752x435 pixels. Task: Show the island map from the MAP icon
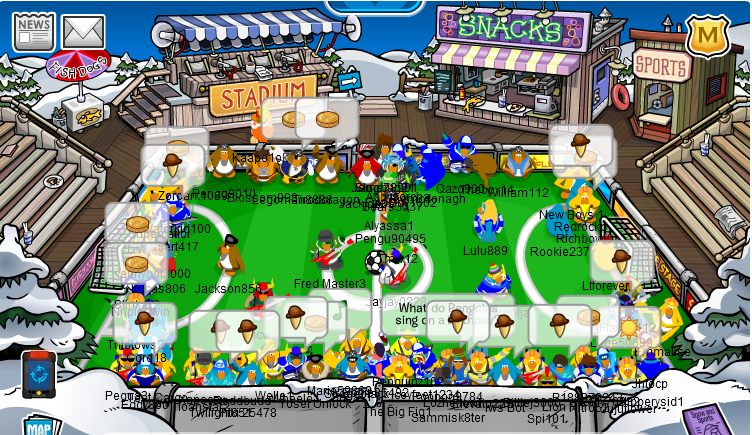pos(37,427)
